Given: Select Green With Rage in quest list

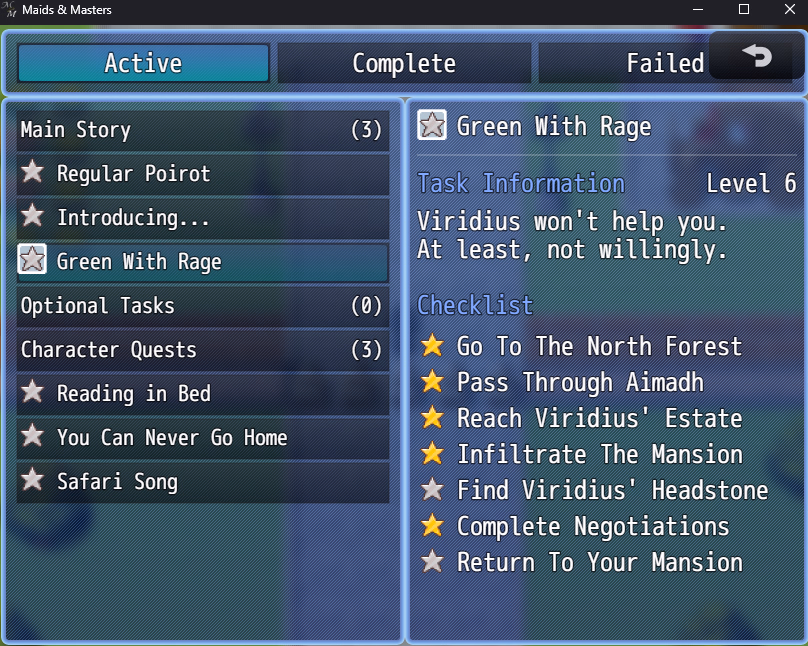Looking at the screenshot, I should point(202,262).
